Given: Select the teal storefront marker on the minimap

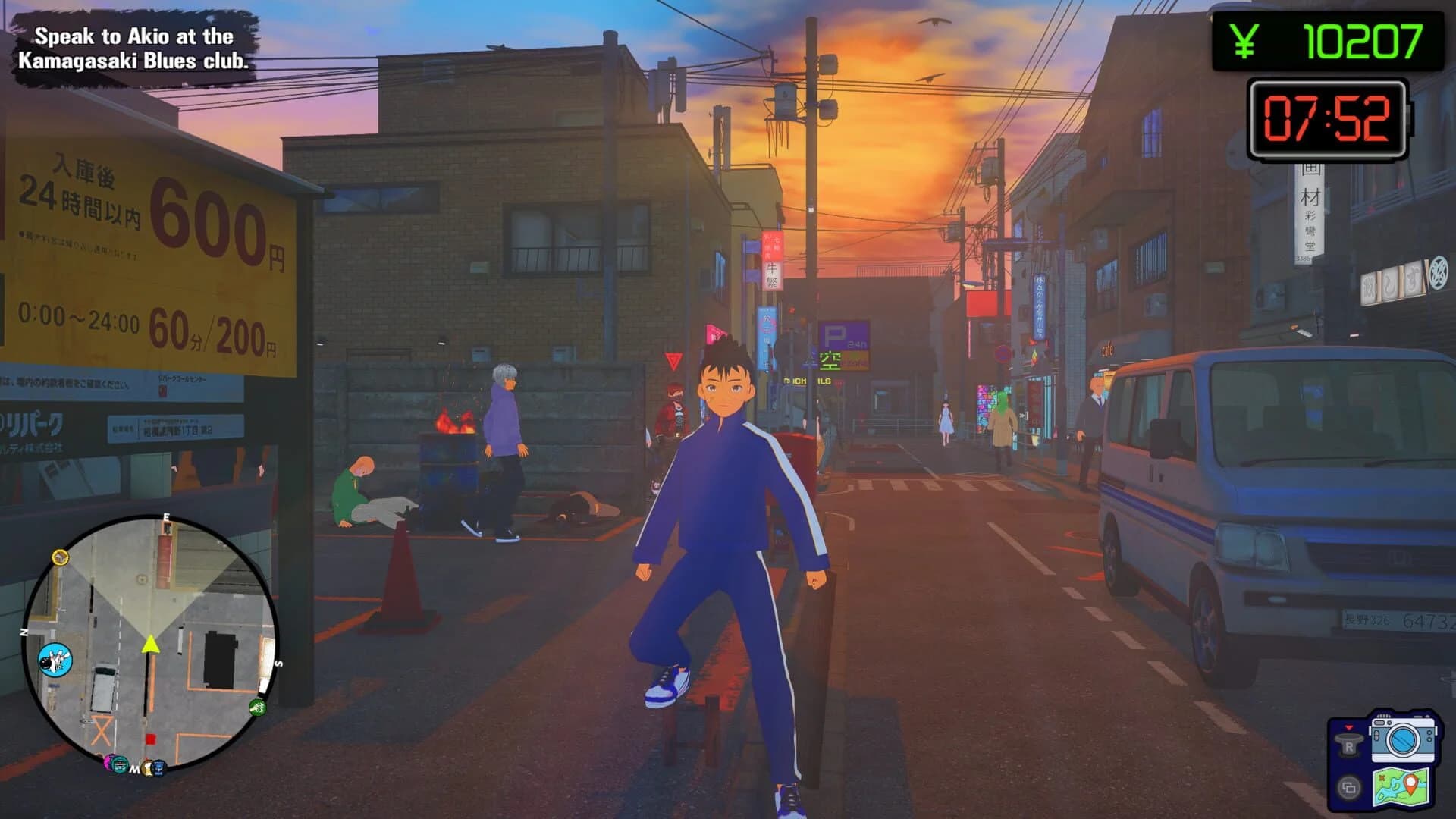Looking at the screenshot, I should 120,763.
